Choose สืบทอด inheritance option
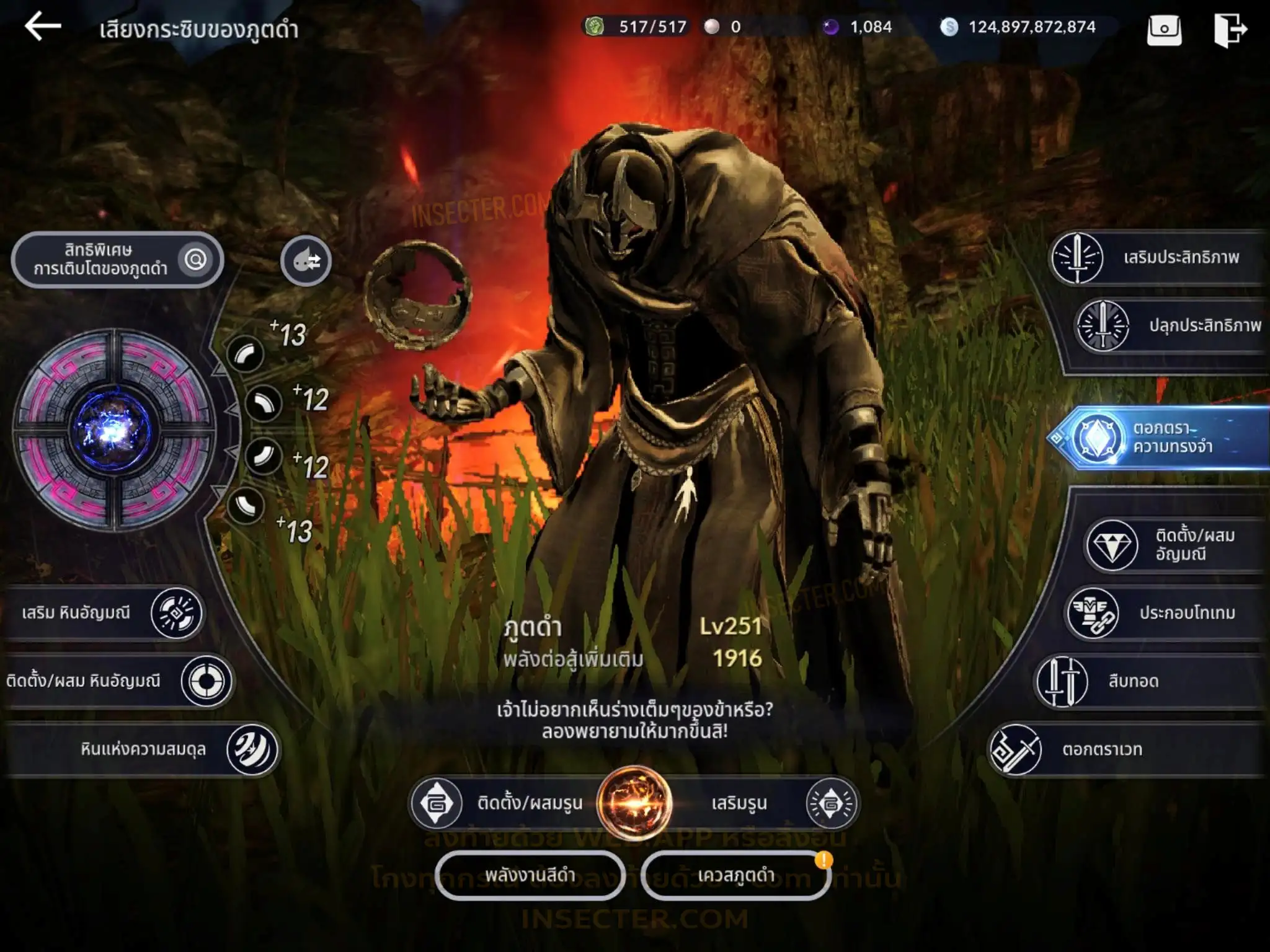This screenshot has height=952, width=1270. point(1147,681)
